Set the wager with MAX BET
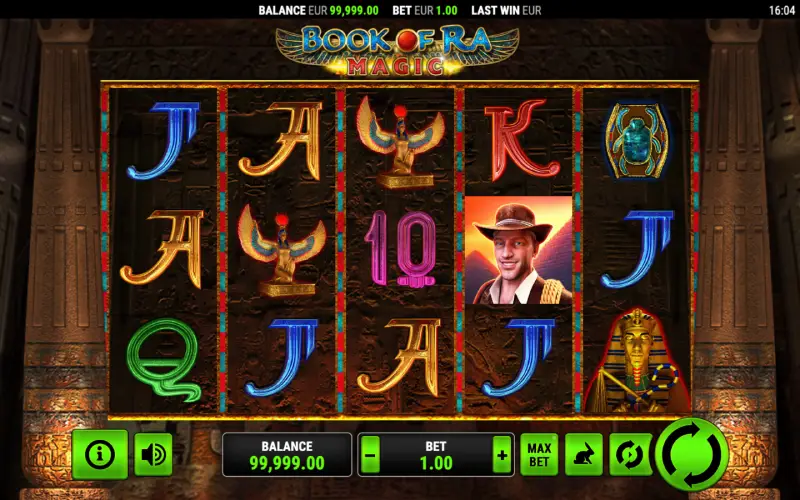The image size is (800, 500). [538, 455]
